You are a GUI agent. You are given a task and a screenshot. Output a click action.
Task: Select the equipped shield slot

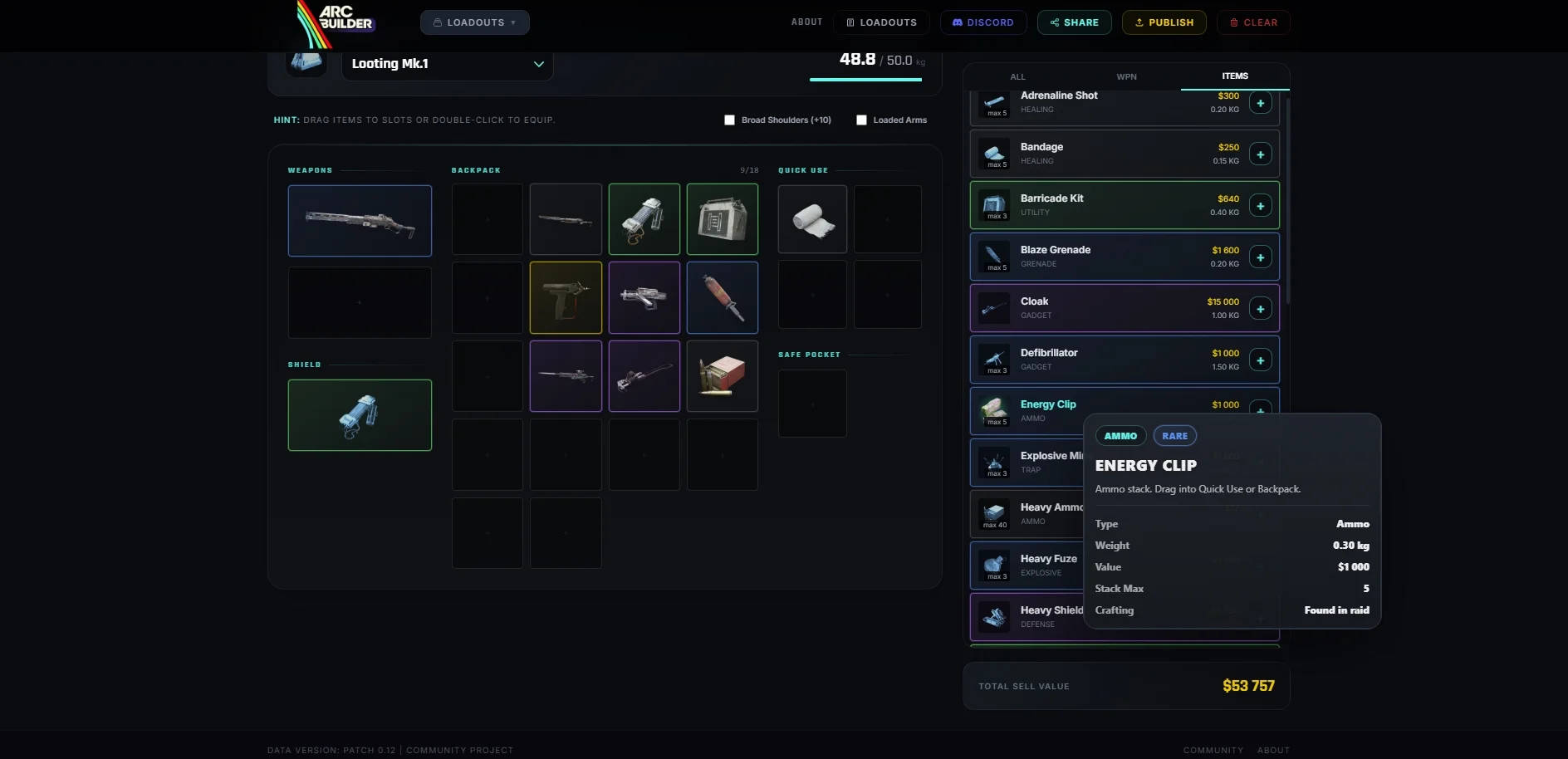pyautogui.click(x=360, y=415)
